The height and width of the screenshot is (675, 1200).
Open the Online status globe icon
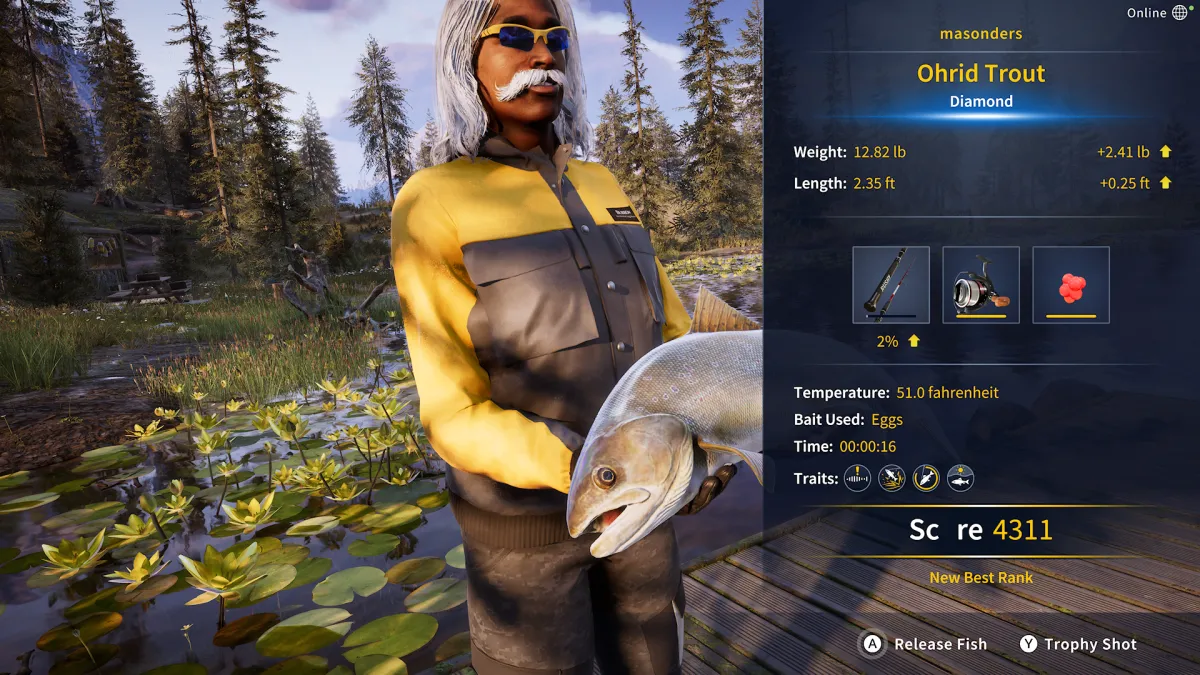(x=1180, y=13)
